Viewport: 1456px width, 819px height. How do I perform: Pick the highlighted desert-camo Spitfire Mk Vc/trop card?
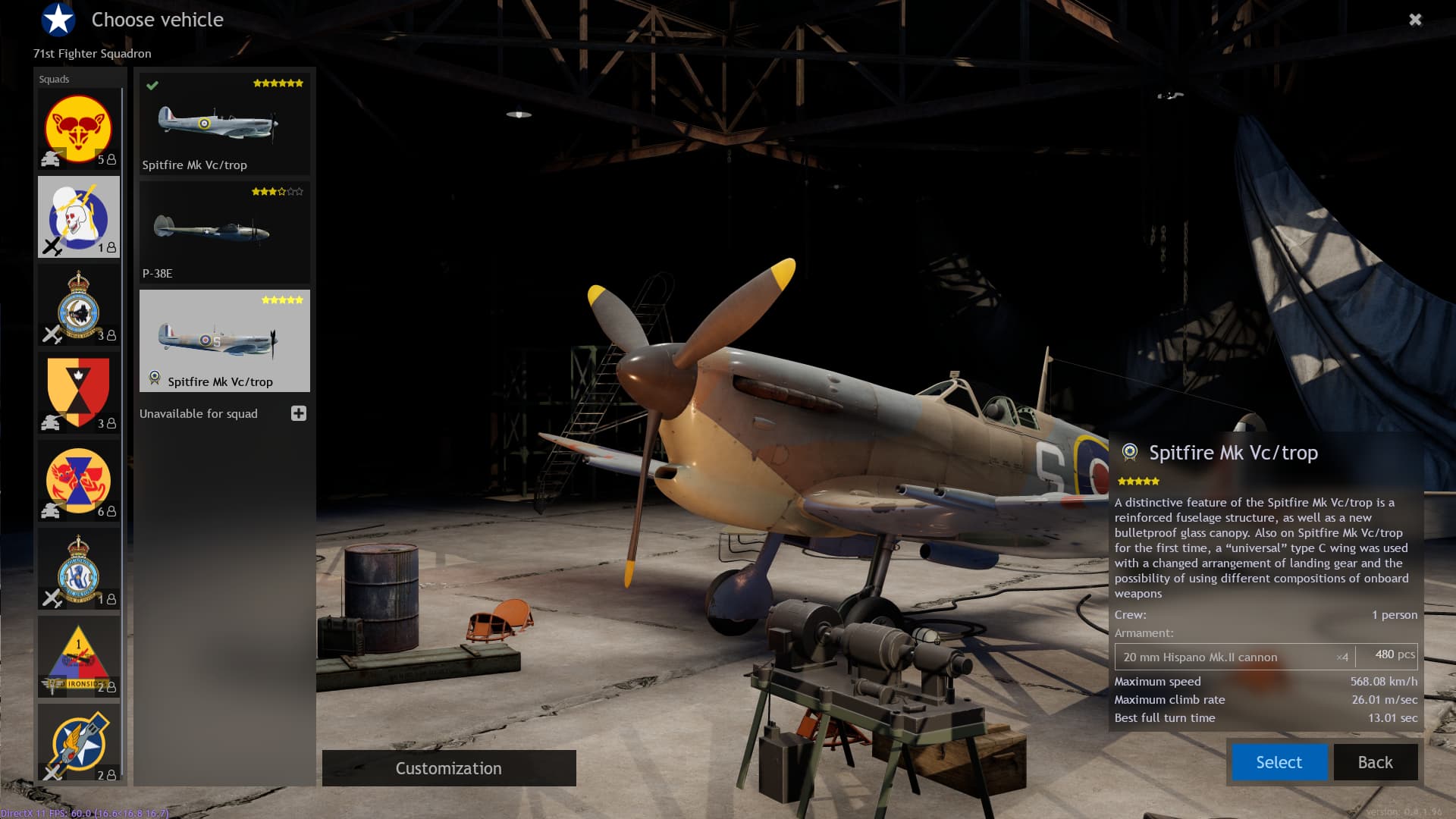tap(224, 340)
